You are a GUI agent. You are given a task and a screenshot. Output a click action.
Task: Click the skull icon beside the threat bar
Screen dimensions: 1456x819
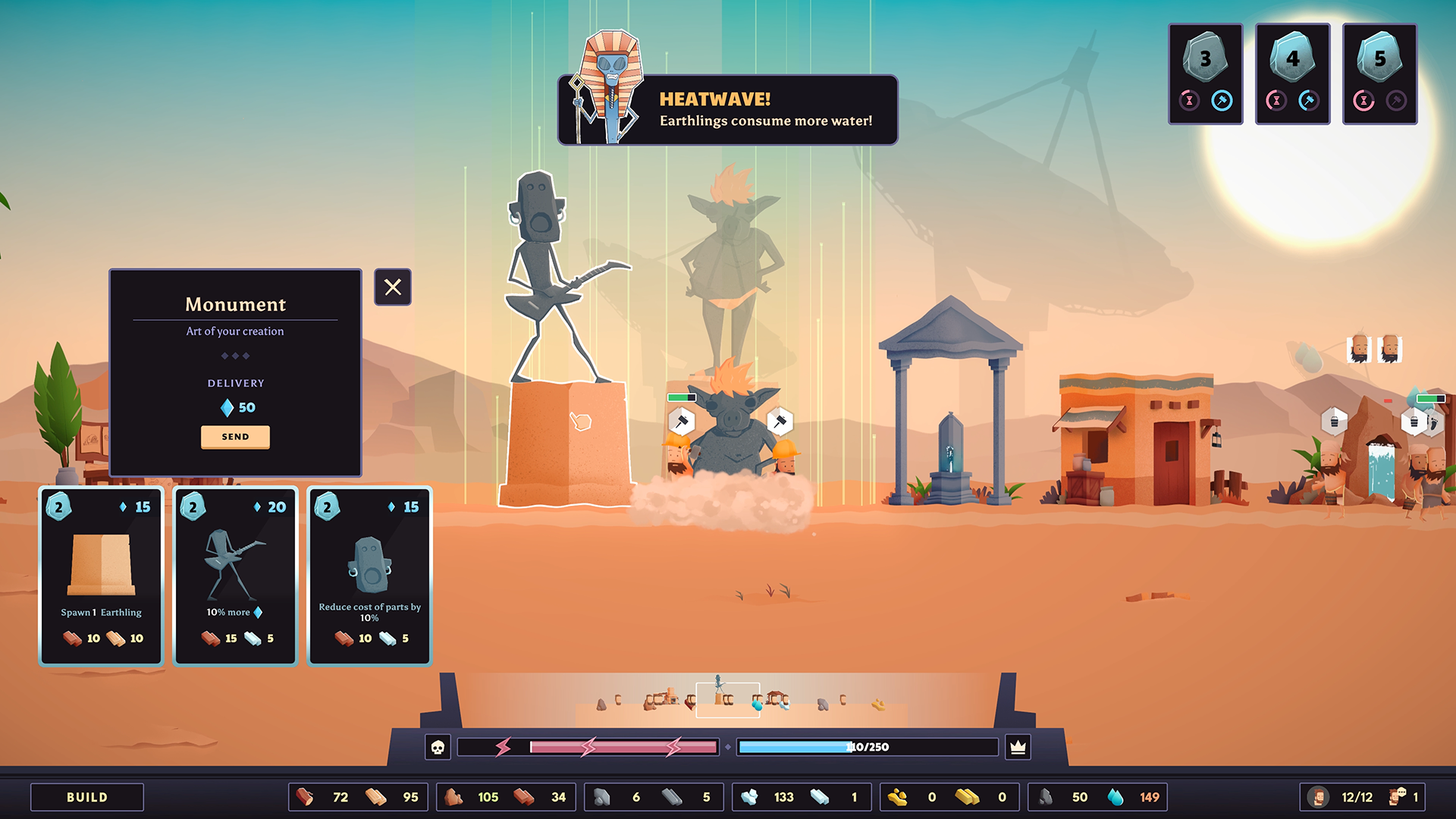point(438,748)
